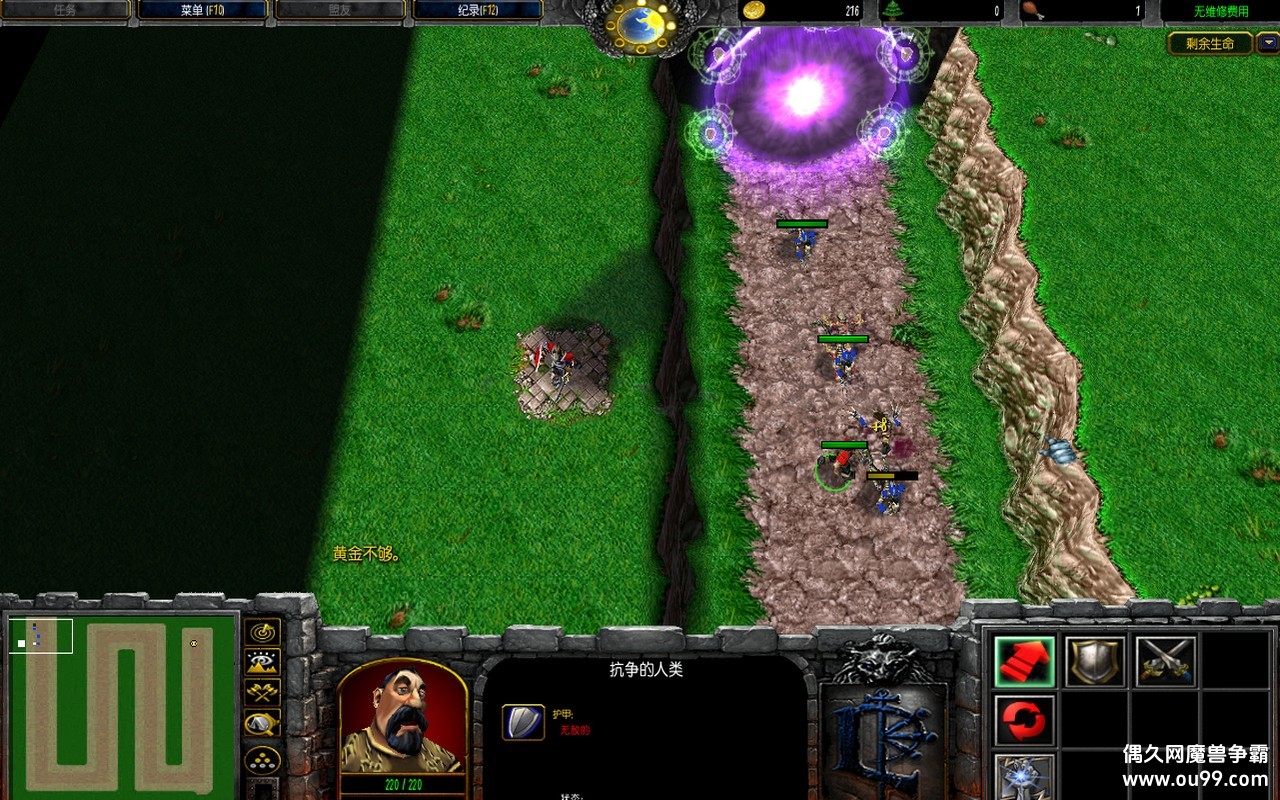
Task: Open the 菜单 (F10) game menu
Action: (202, 10)
